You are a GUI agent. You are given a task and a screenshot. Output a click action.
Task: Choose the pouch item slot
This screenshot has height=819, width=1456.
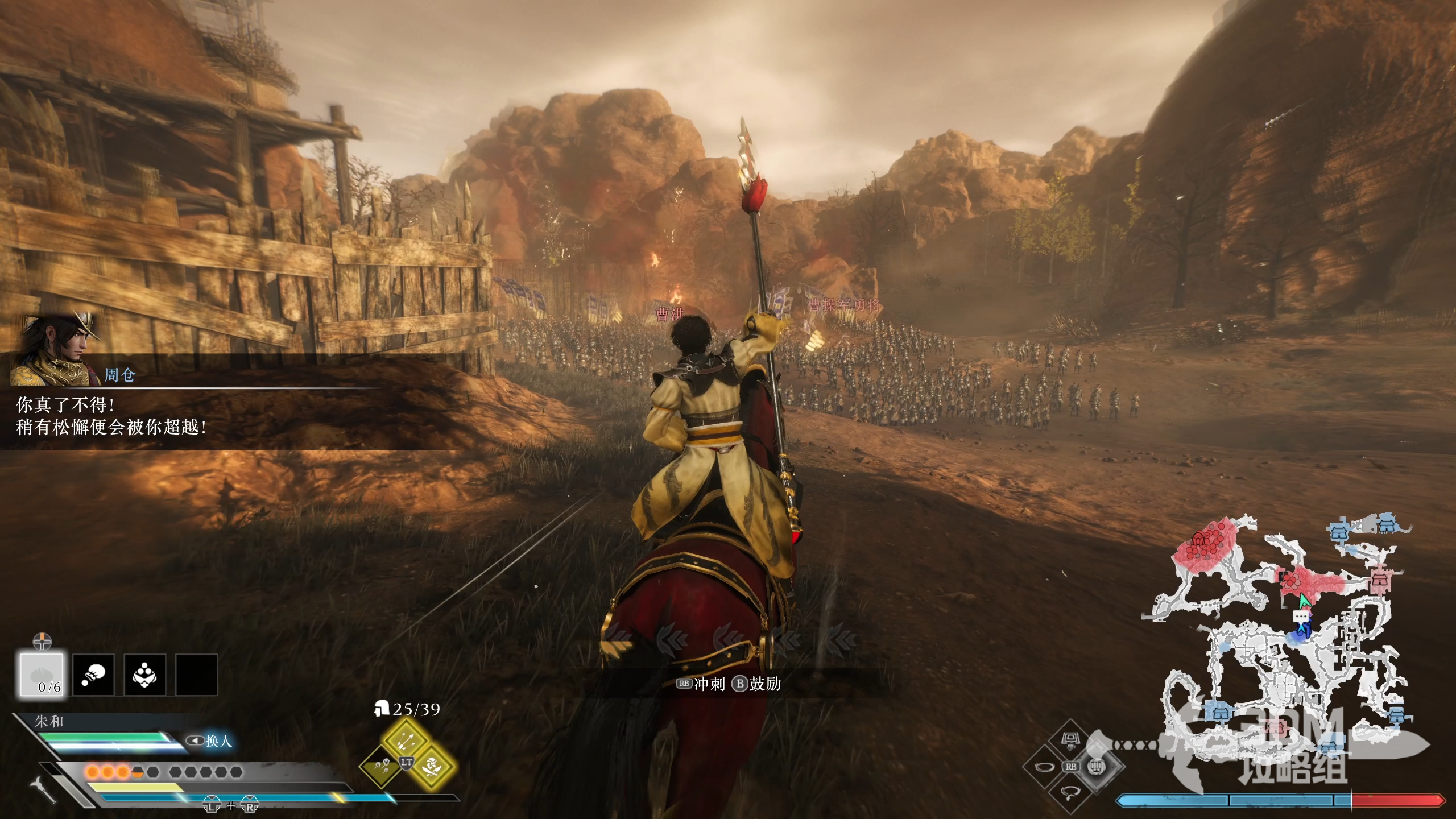(93, 675)
